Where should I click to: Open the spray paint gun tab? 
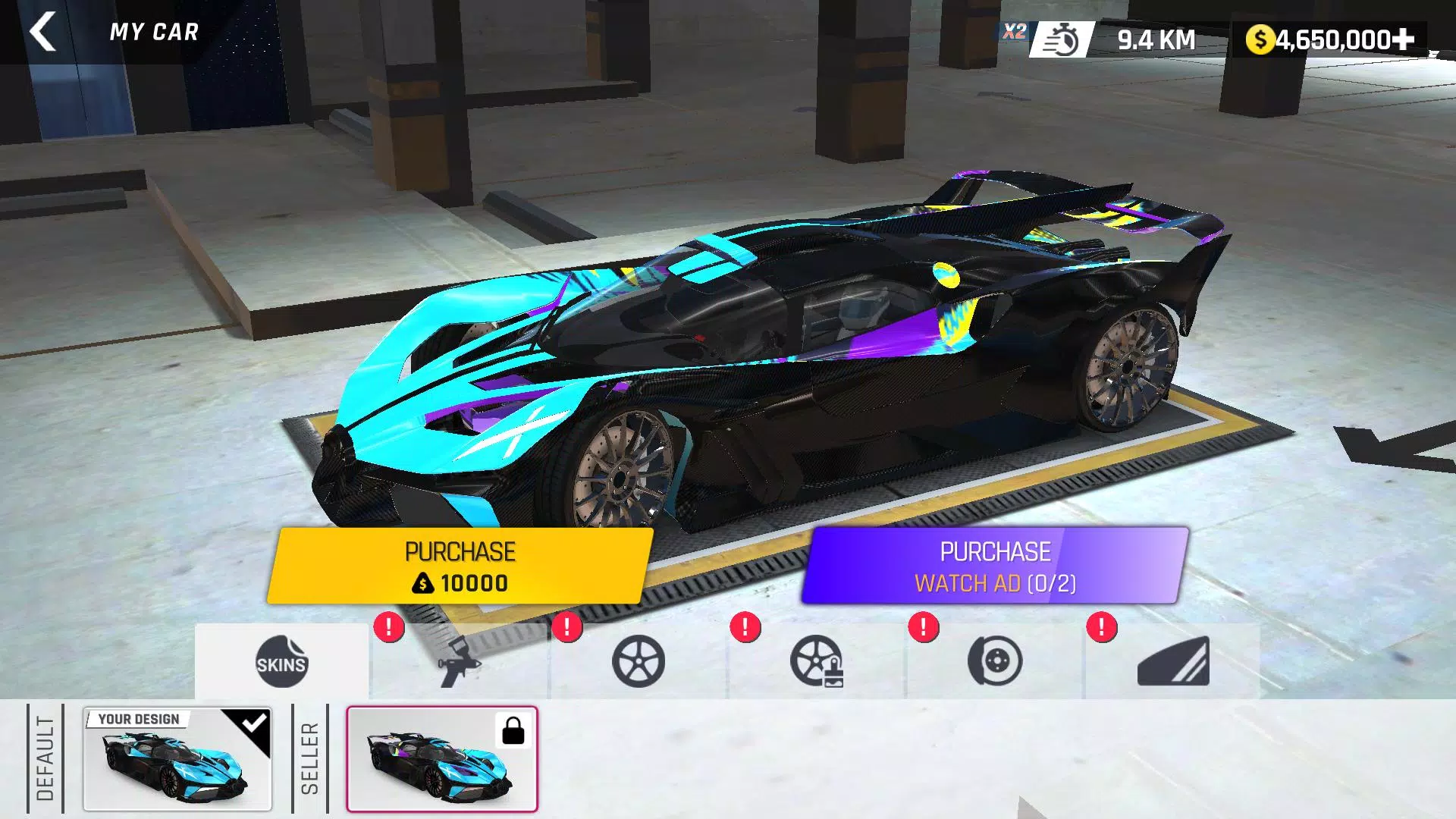point(460,662)
